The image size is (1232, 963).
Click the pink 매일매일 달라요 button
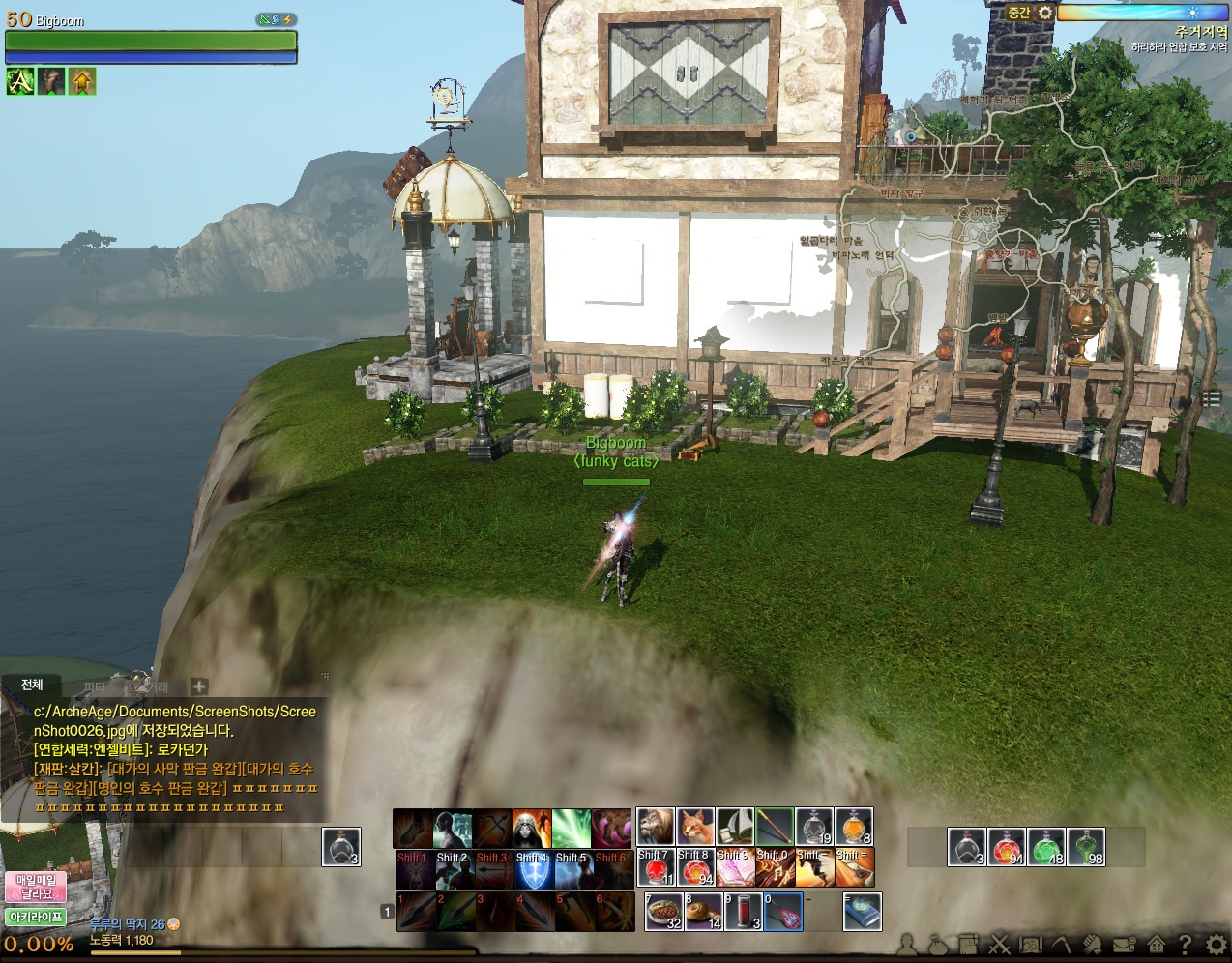tap(36, 887)
